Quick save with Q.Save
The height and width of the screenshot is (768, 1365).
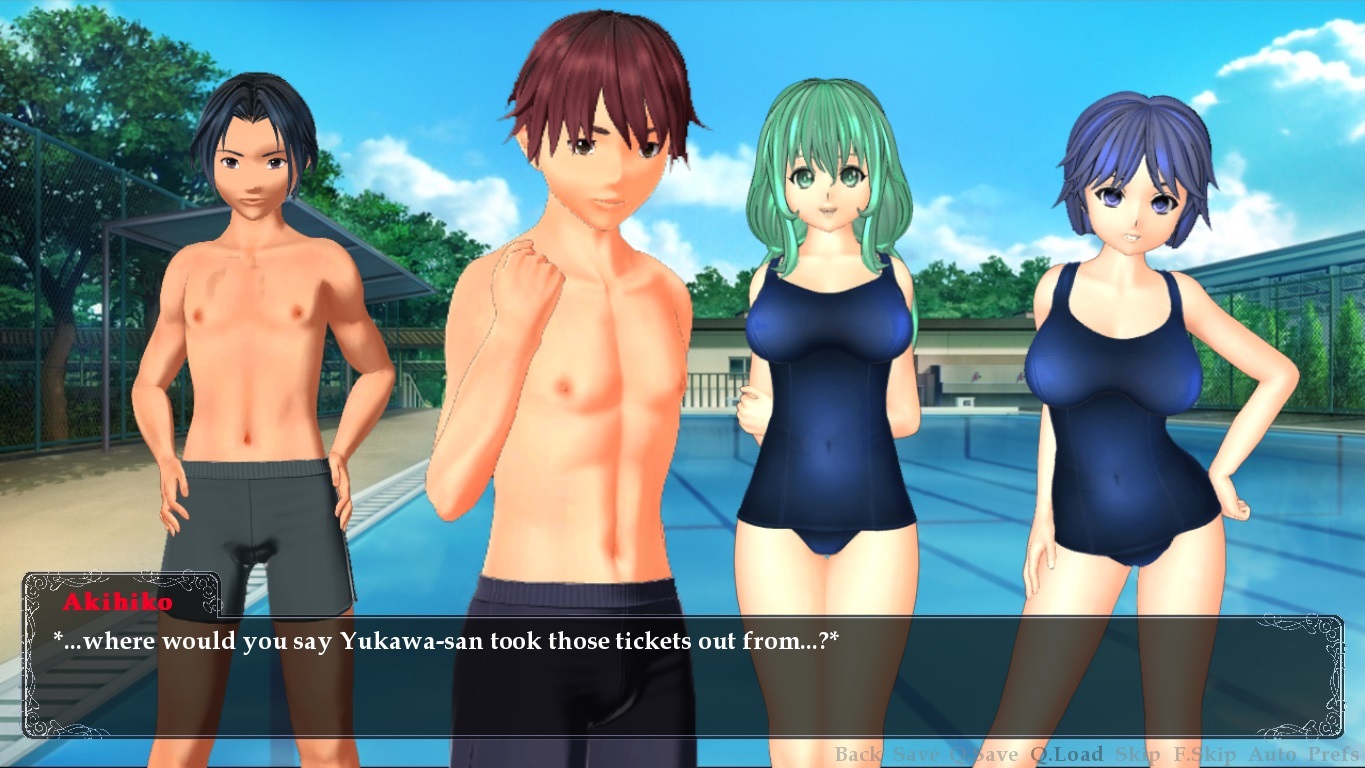click(x=984, y=755)
